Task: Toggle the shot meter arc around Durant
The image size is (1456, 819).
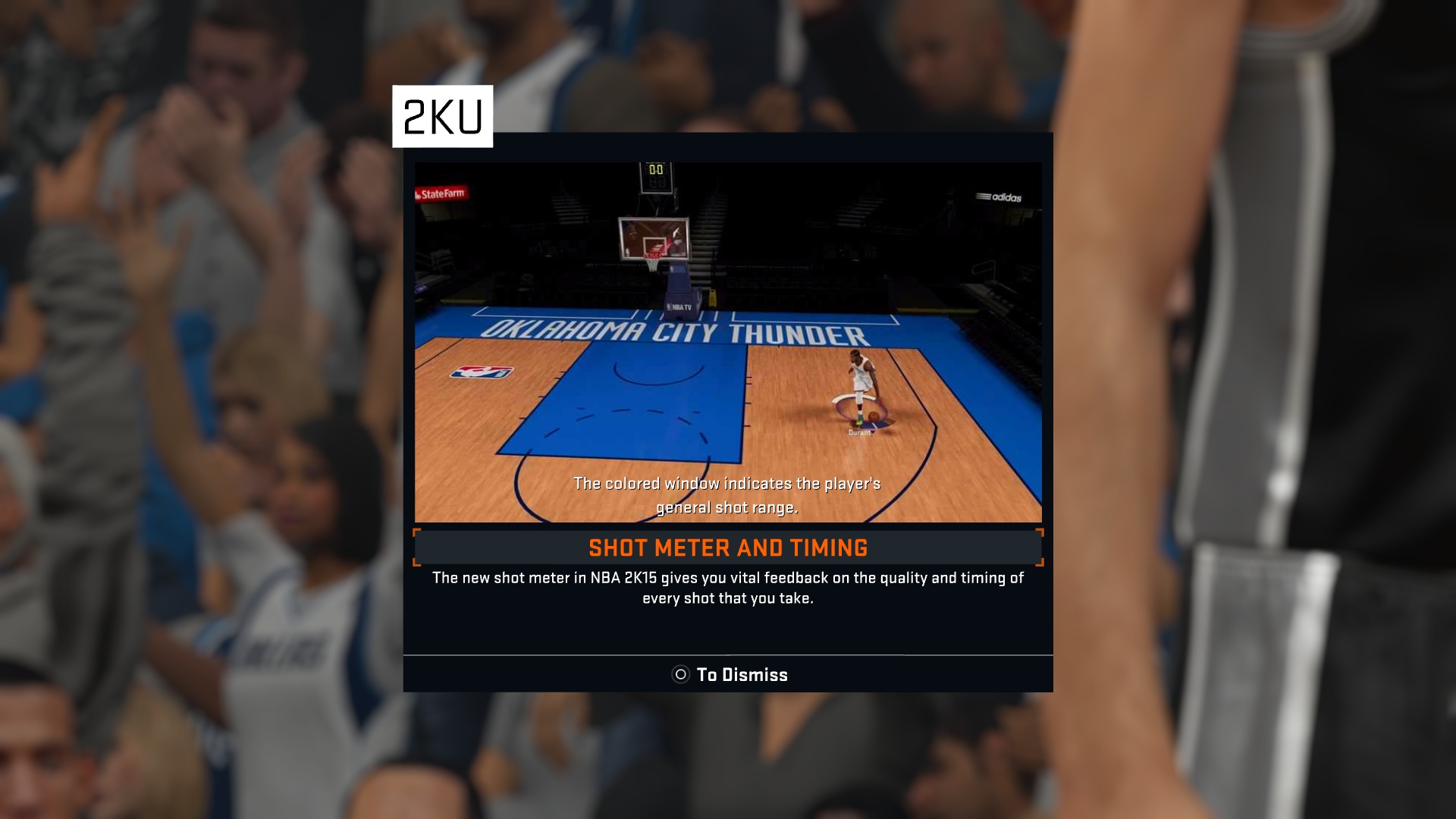Action: tap(853, 398)
